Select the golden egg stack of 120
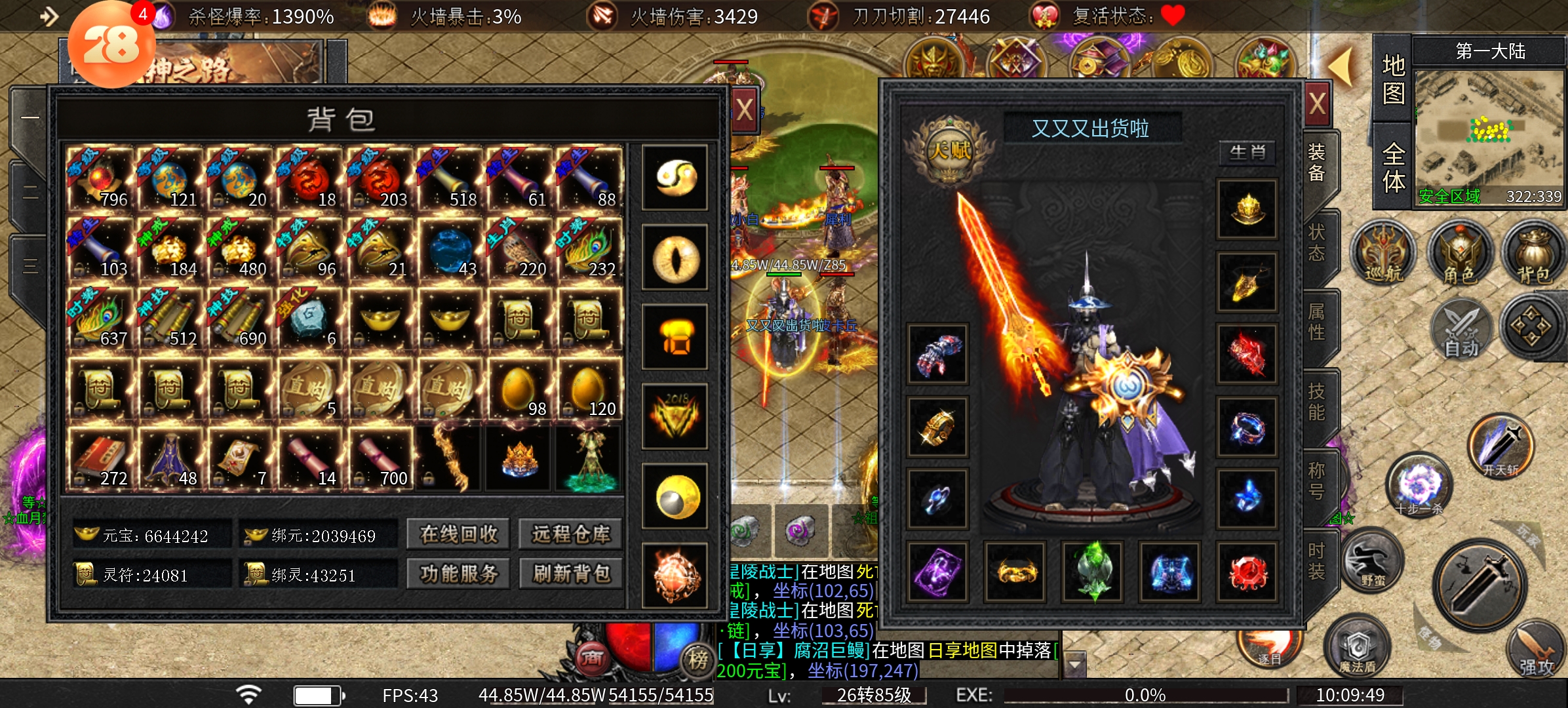The height and width of the screenshot is (708, 1568). click(589, 389)
